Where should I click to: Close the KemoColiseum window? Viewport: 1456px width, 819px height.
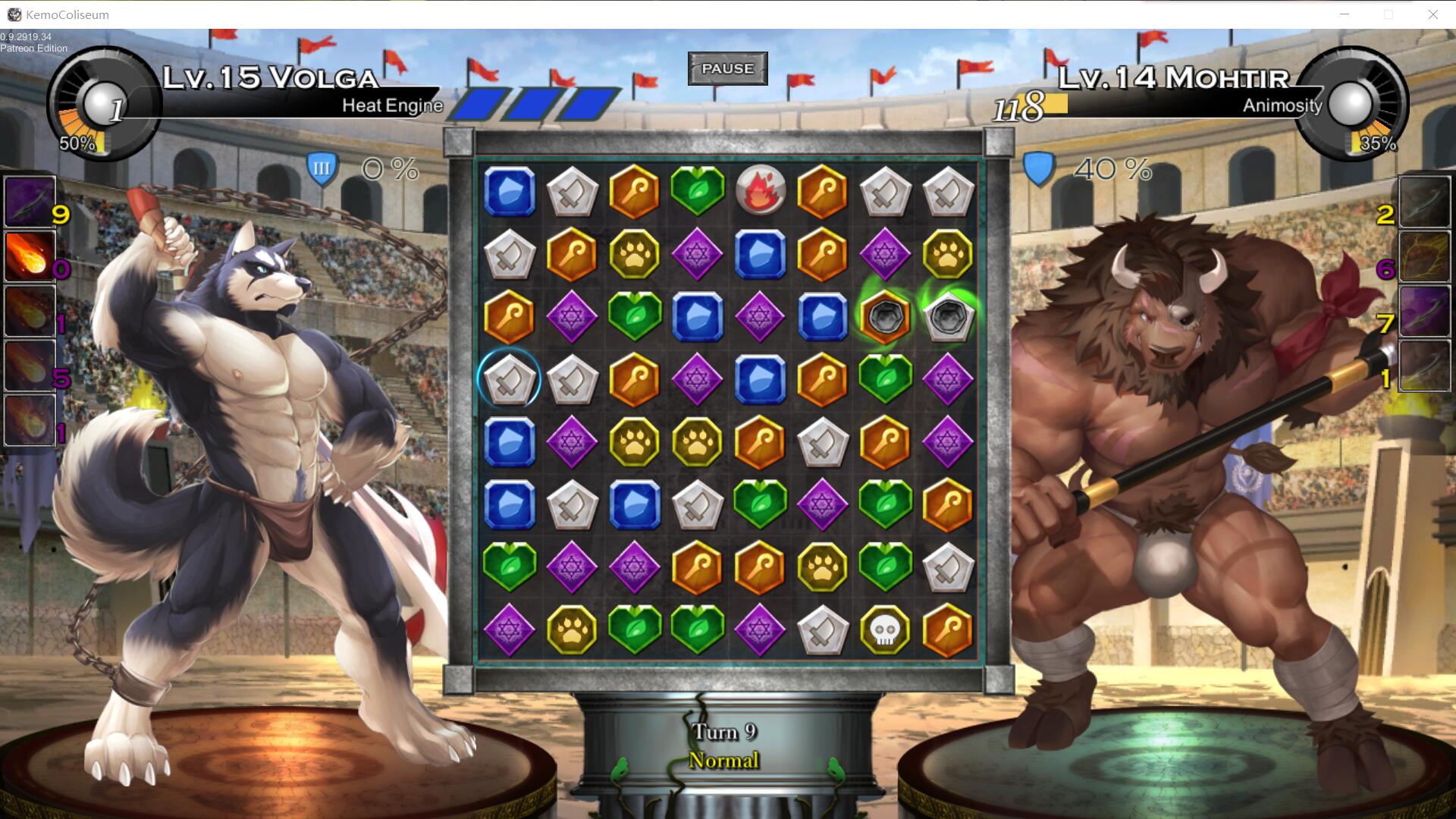coord(1432,14)
